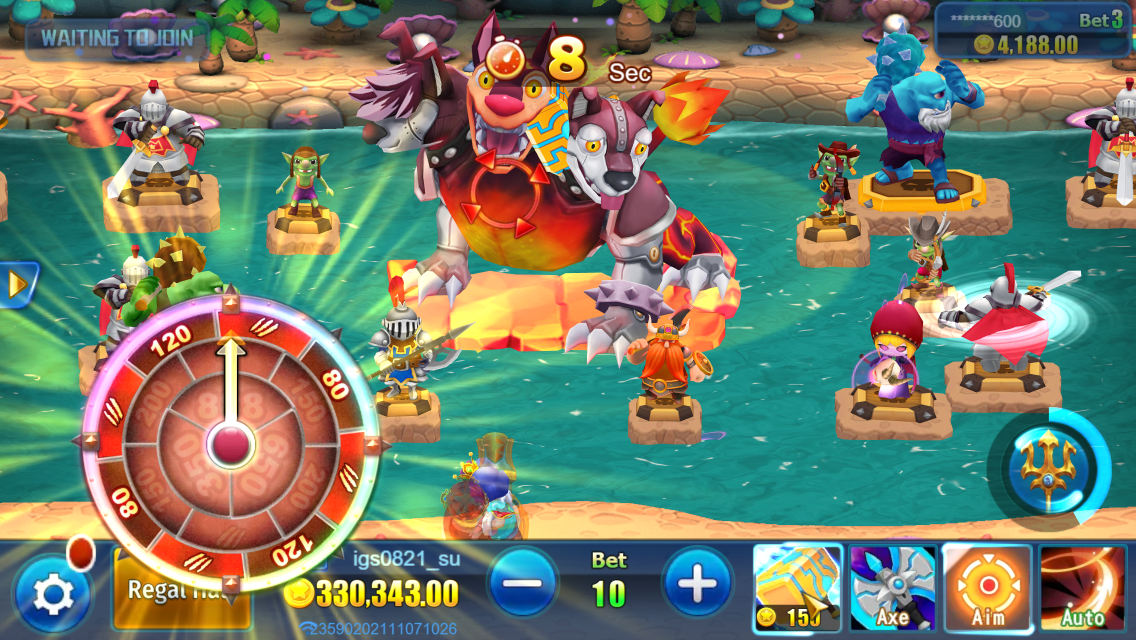The image size is (1136, 640).
Task: Use the hammer skill costing 150 coins
Action: pyautogui.click(x=797, y=588)
